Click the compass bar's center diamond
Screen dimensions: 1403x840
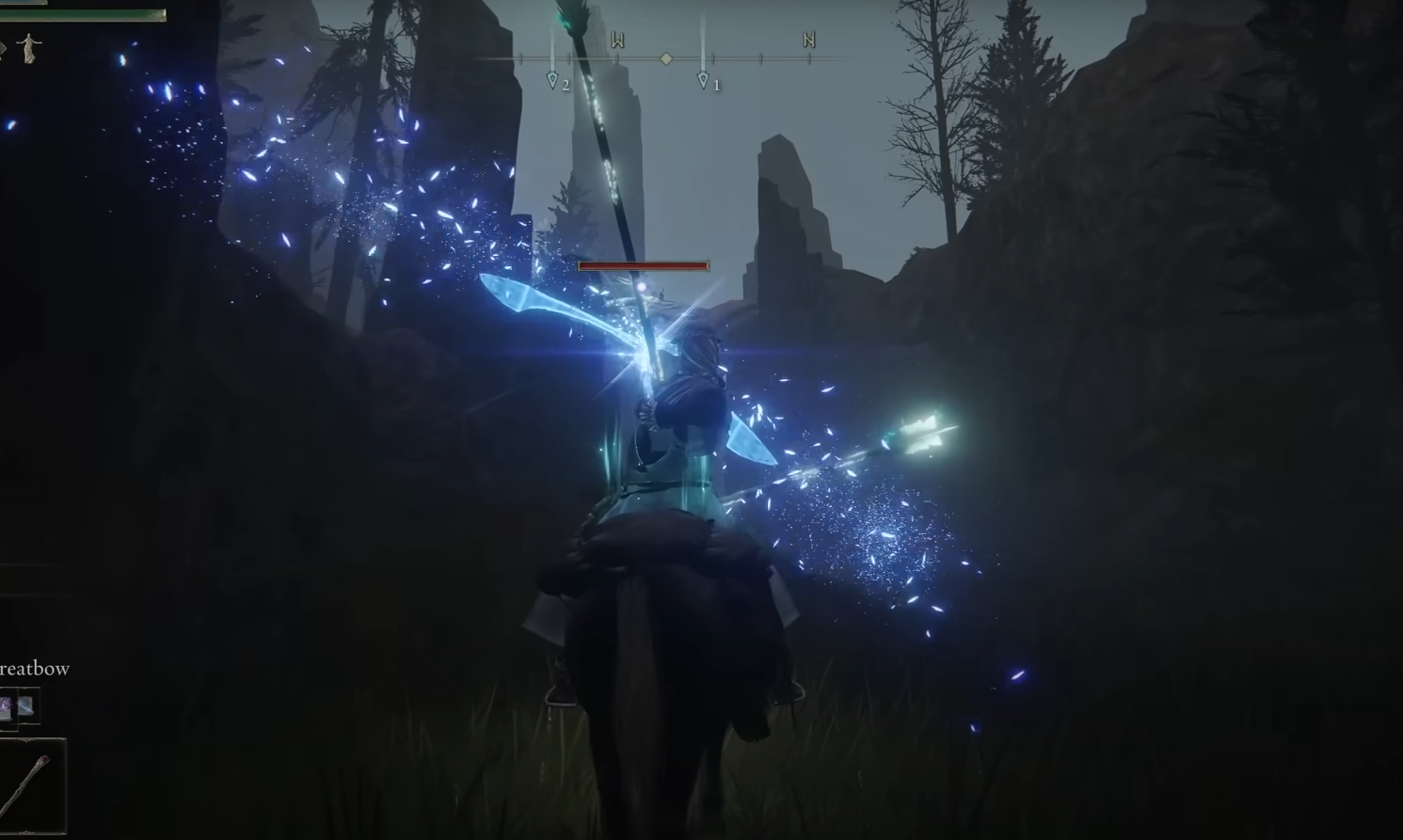(666, 58)
